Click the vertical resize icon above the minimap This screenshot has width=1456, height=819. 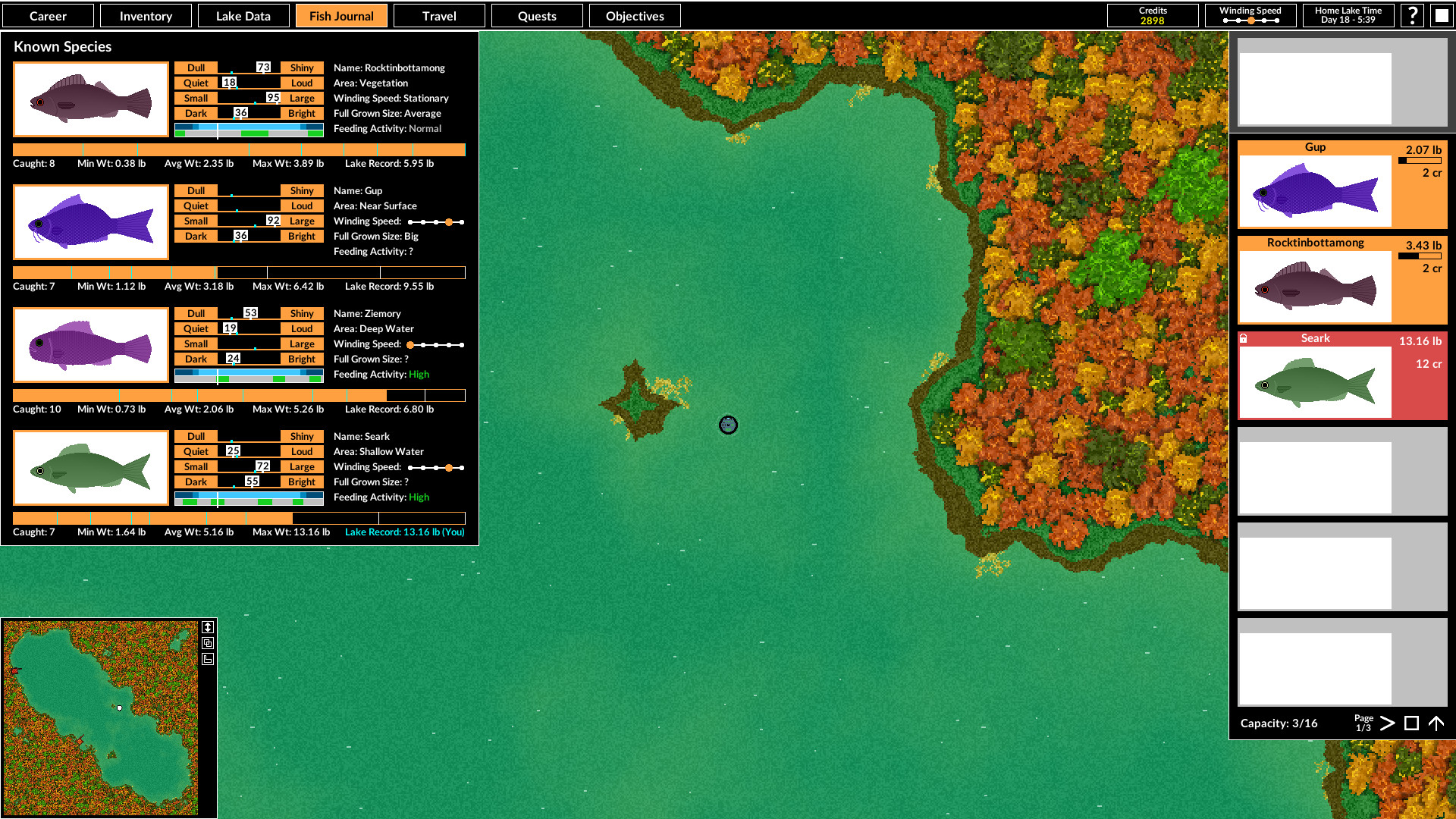[x=209, y=627]
